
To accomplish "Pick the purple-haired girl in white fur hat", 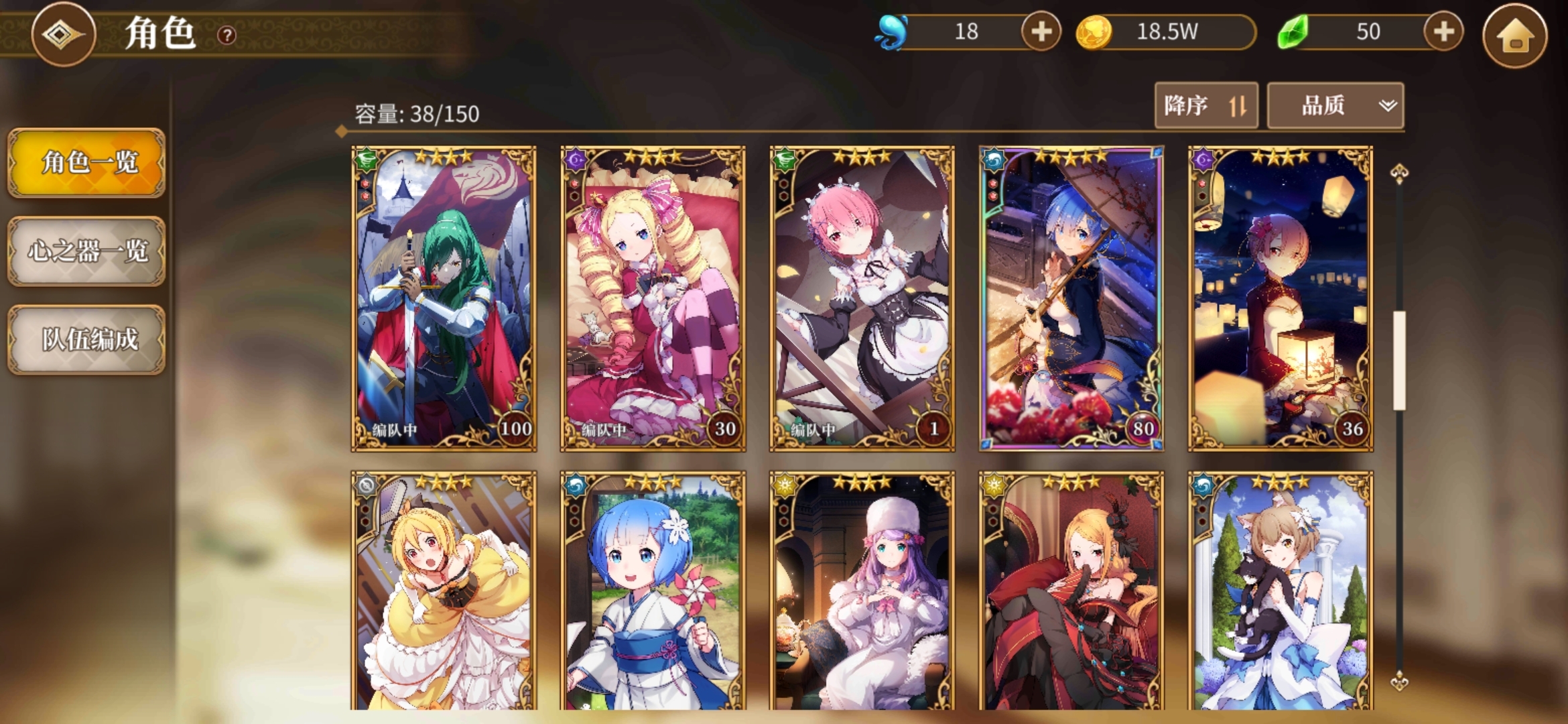I will (x=862, y=591).
